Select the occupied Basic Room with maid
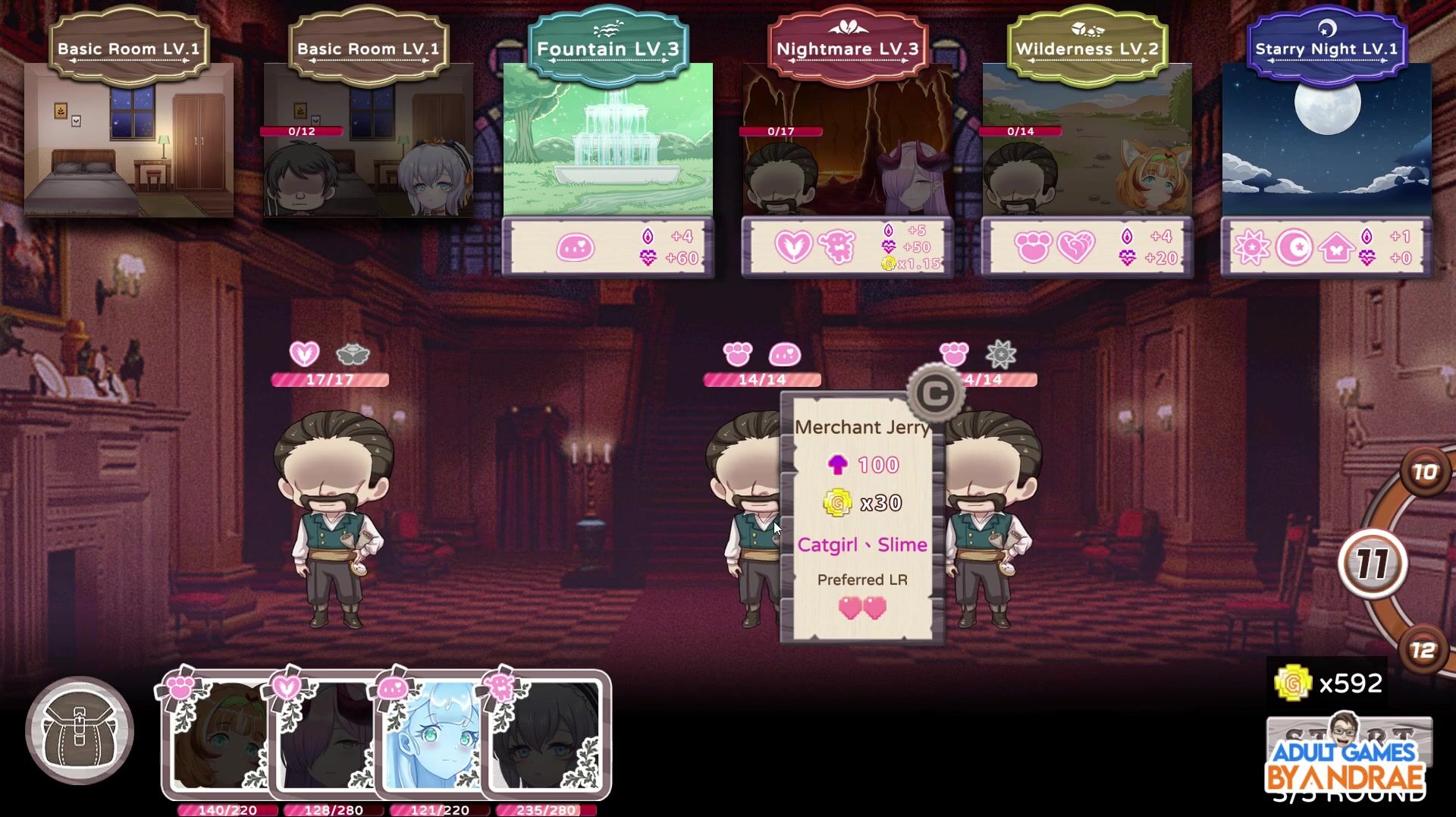Viewport: 1456px width, 817px height. pyautogui.click(x=369, y=140)
